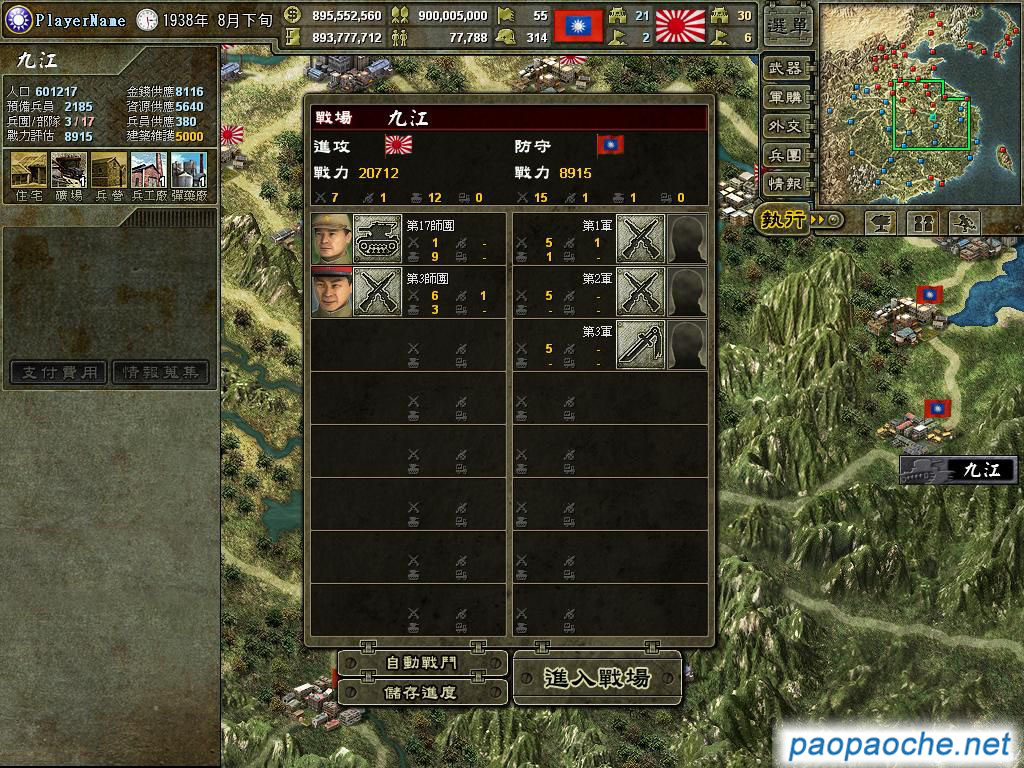The width and height of the screenshot is (1024, 768).
Task: Open the 武器 weapons panel
Action: [x=786, y=69]
